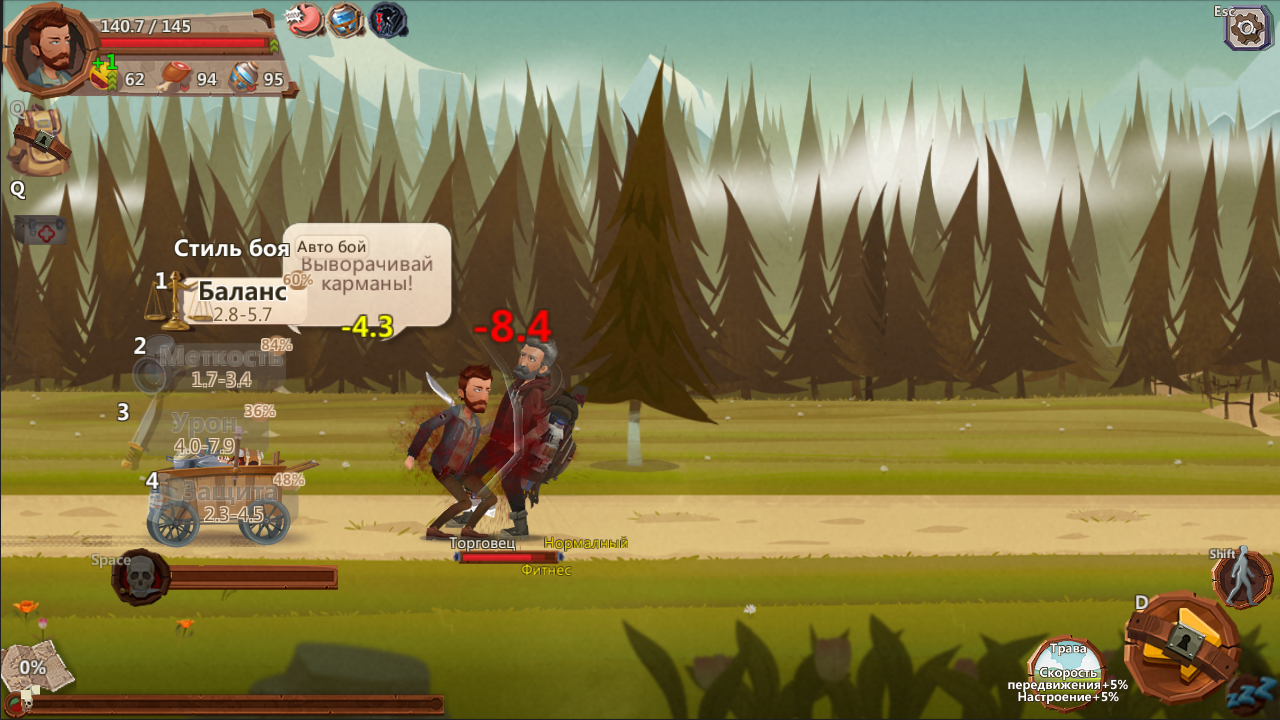This screenshot has height=720, width=1280.
Task: Check the water flask status icon
Action: point(345,19)
